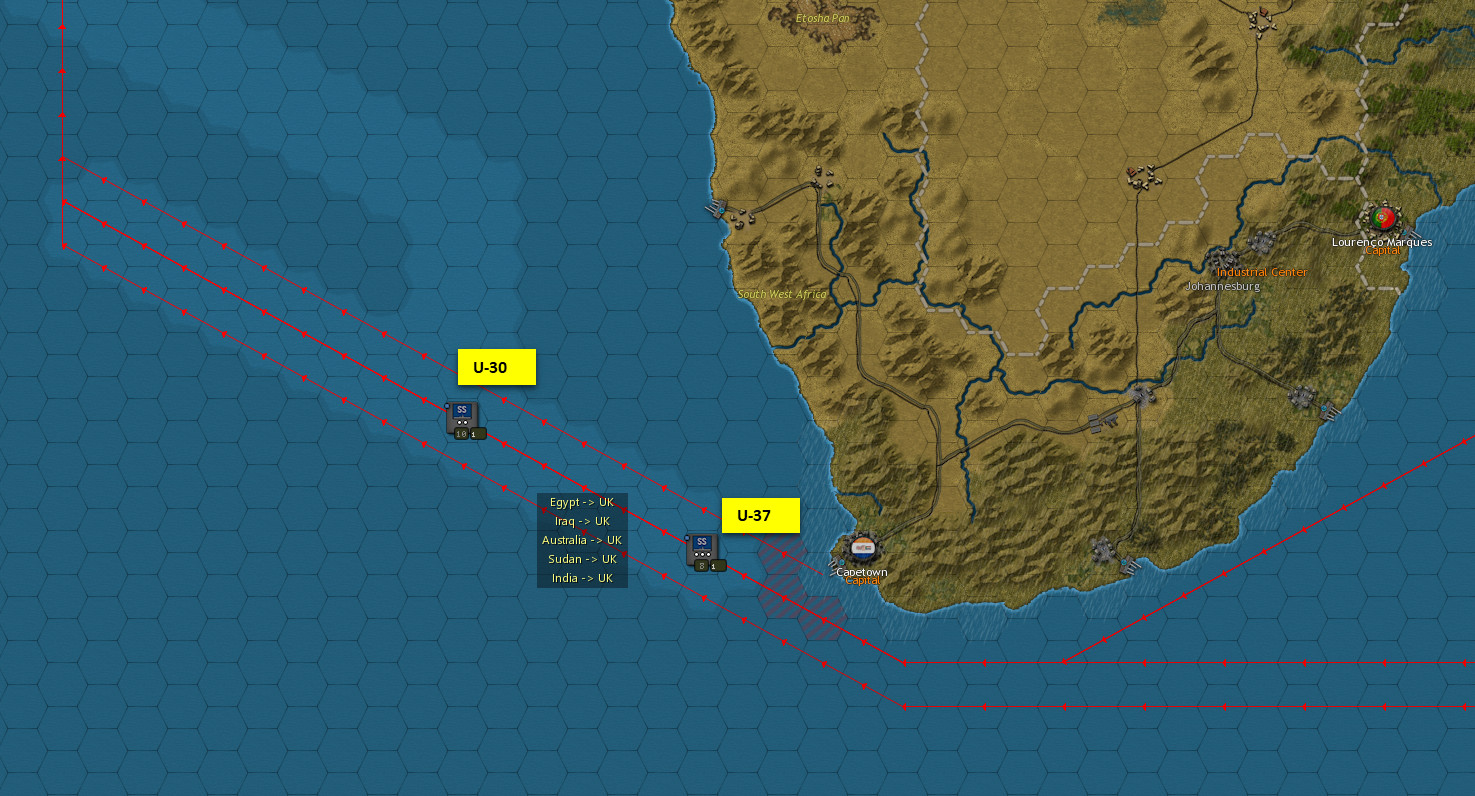The width and height of the screenshot is (1475, 796).
Task: Click the strength value 10 under U-30
Action: [462, 434]
